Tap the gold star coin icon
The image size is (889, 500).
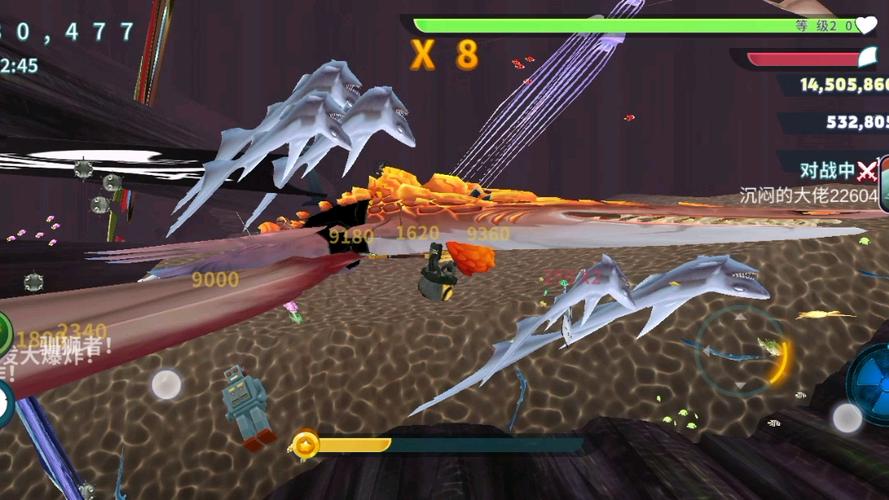coord(305,444)
